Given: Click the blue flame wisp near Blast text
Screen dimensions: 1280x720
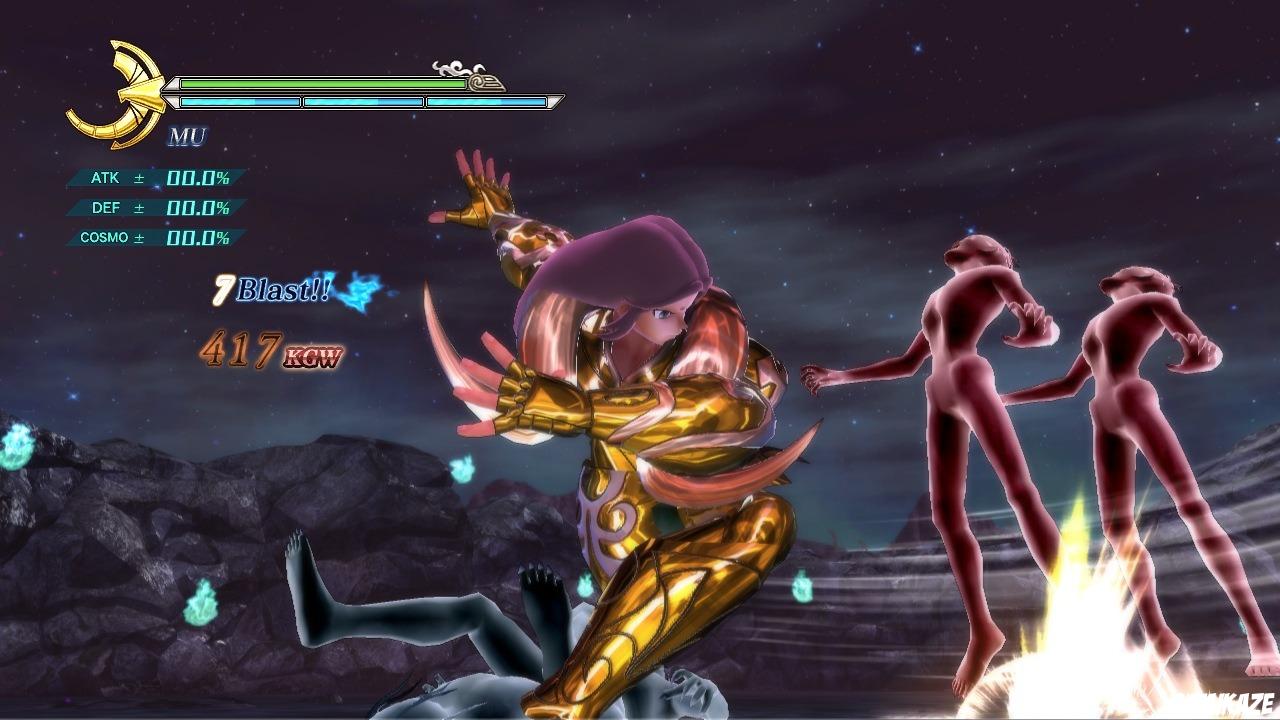Looking at the screenshot, I should click(x=358, y=293).
